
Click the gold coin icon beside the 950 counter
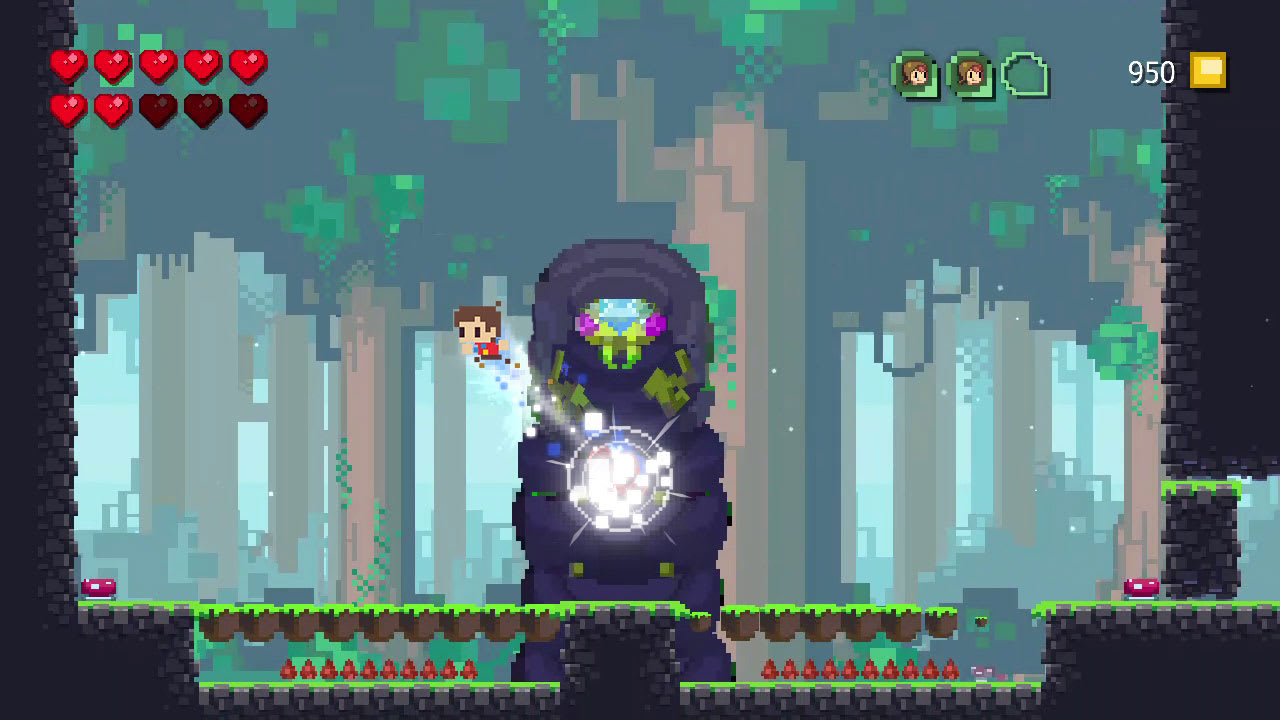[1207, 72]
